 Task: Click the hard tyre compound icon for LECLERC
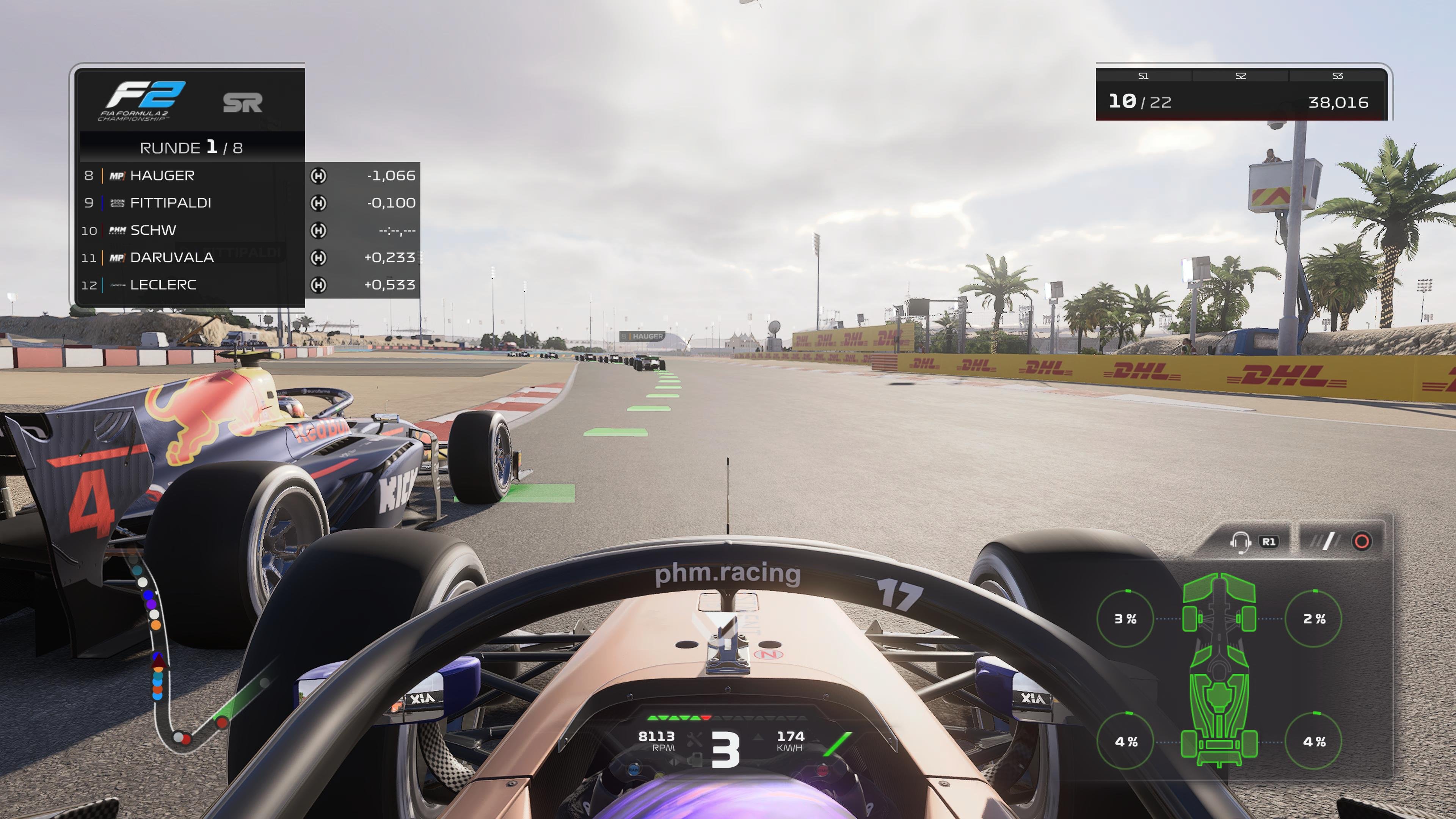(x=318, y=284)
